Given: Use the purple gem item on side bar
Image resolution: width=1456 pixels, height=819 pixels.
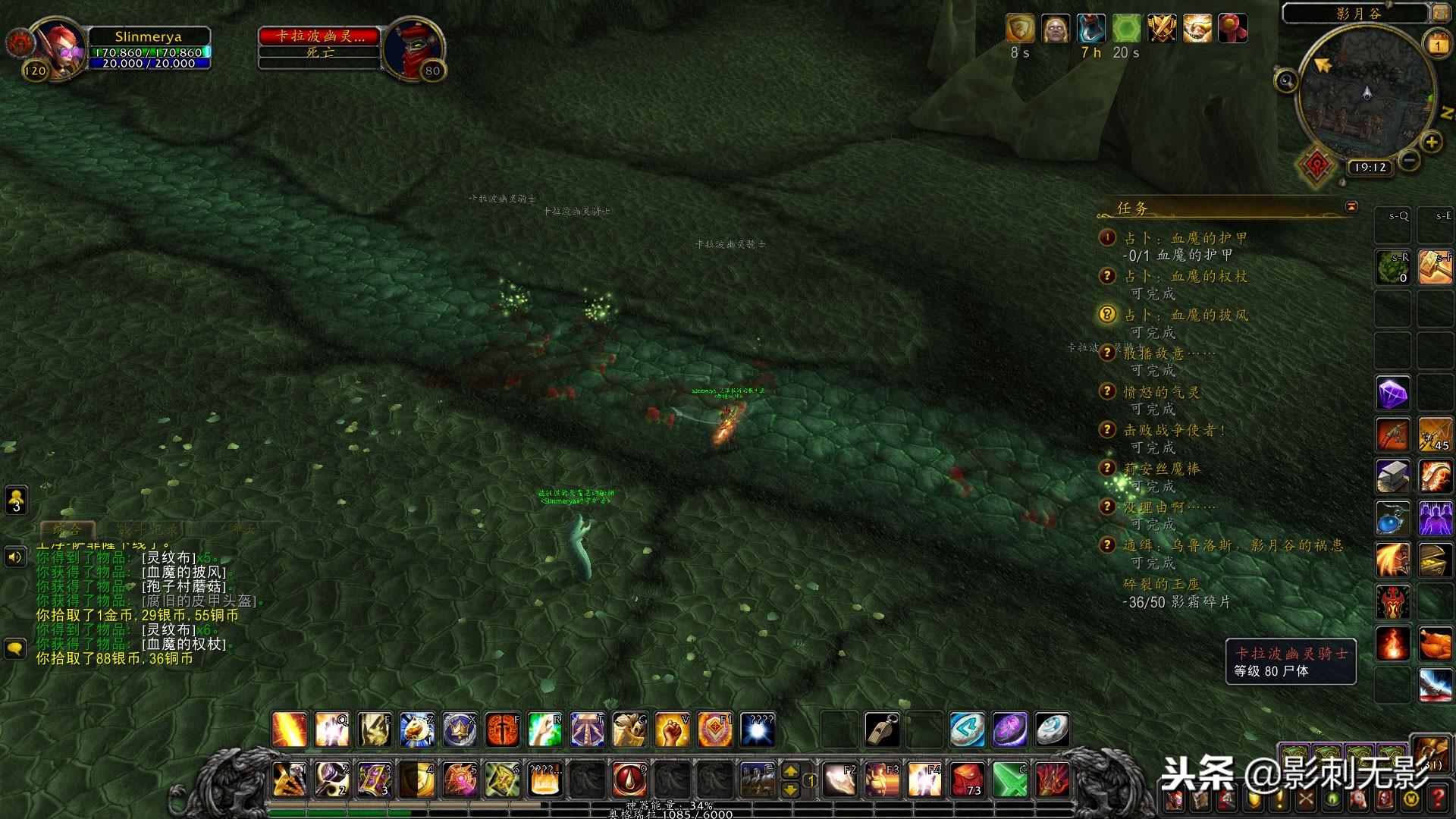Looking at the screenshot, I should [x=1392, y=394].
